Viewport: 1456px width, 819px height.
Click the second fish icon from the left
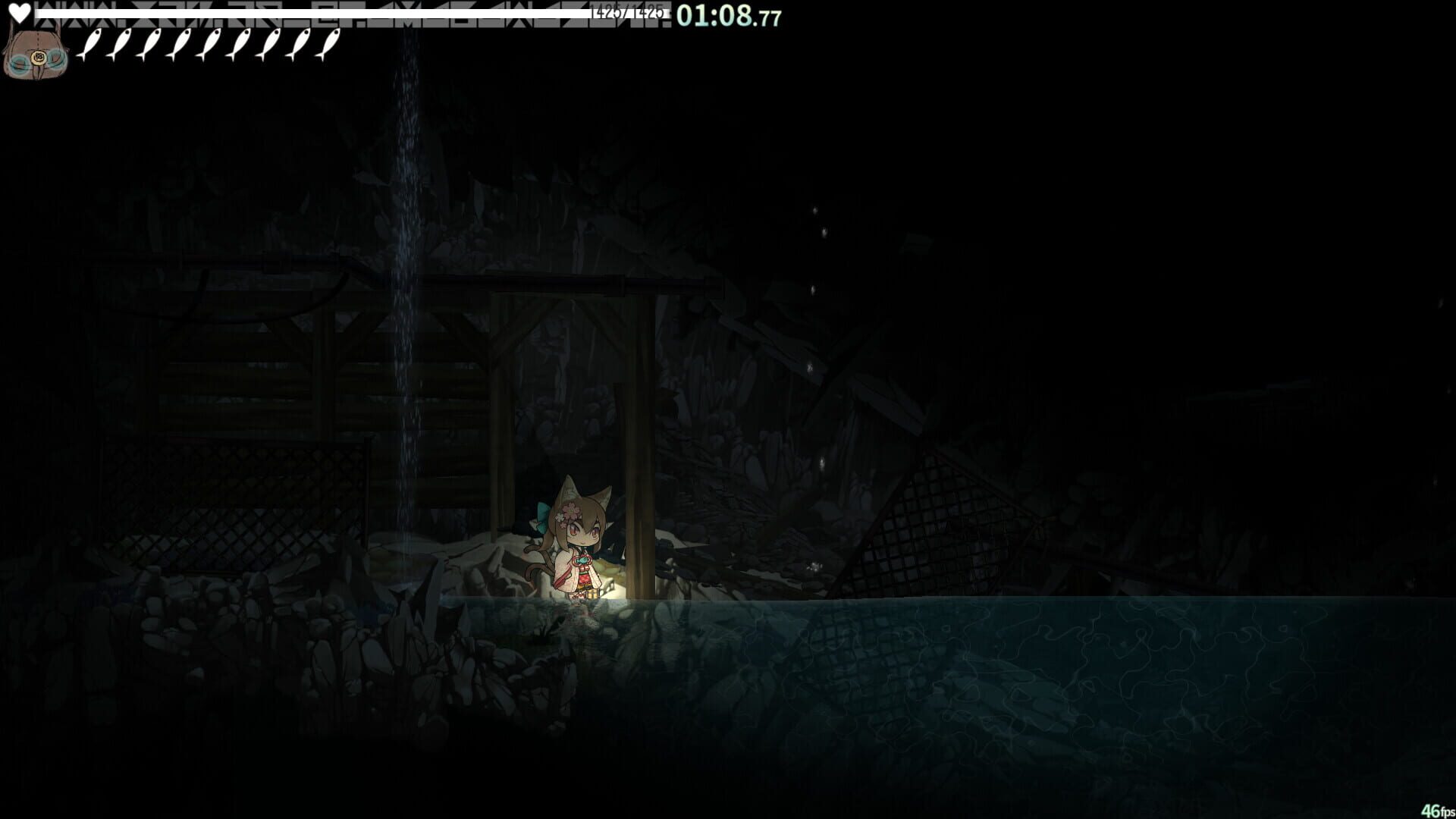(x=124, y=45)
